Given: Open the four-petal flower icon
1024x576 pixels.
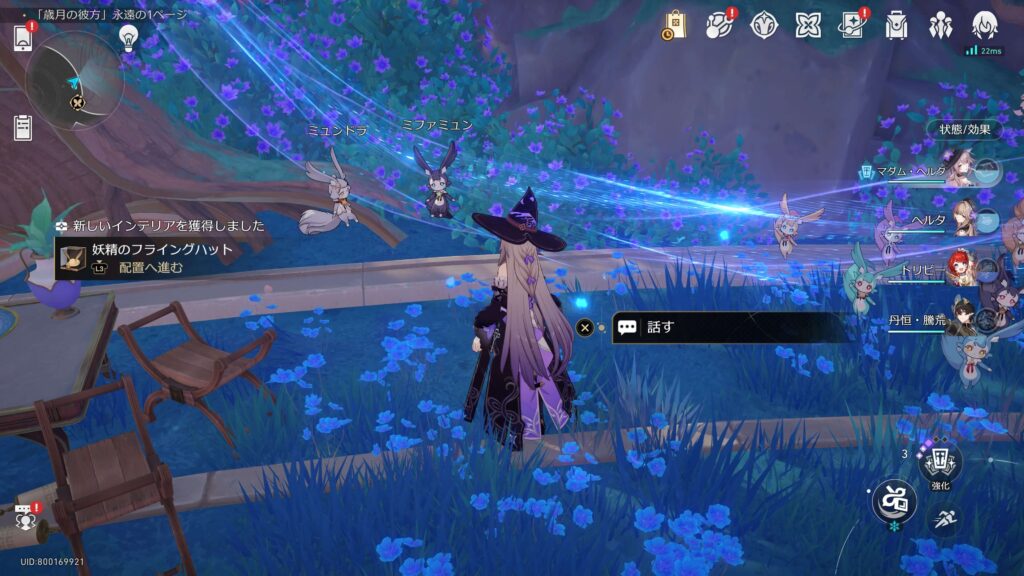Looking at the screenshot, I should 764,25.
